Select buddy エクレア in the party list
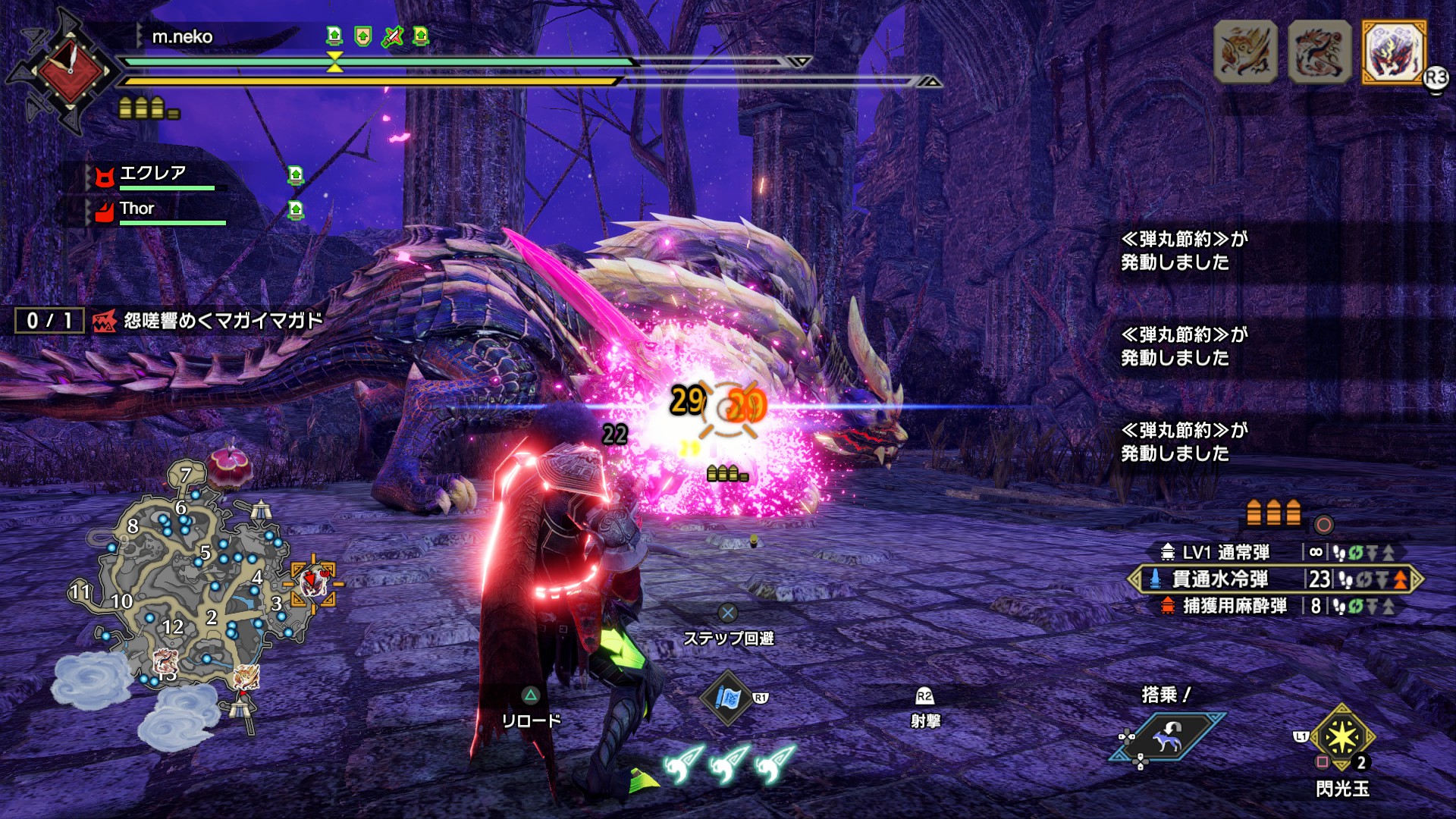Image resolution: width=1456 pixels, height=819 pixels. (152, 174)
